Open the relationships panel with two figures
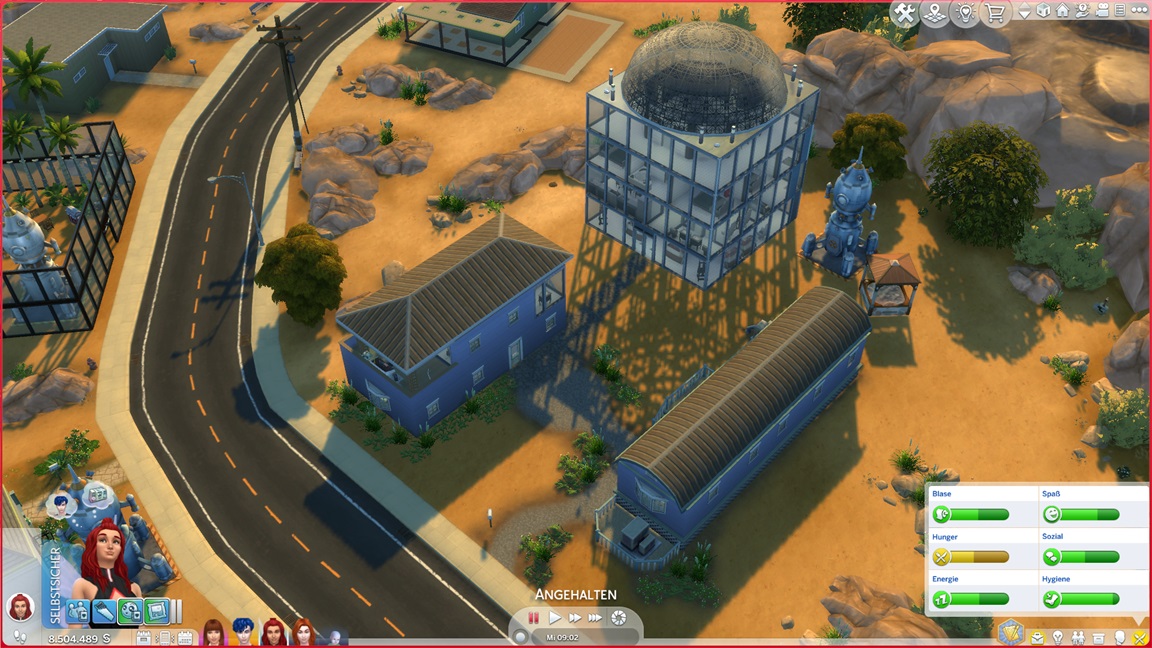This screenshot has height=648, width=1152. (x=1078, y=637)
